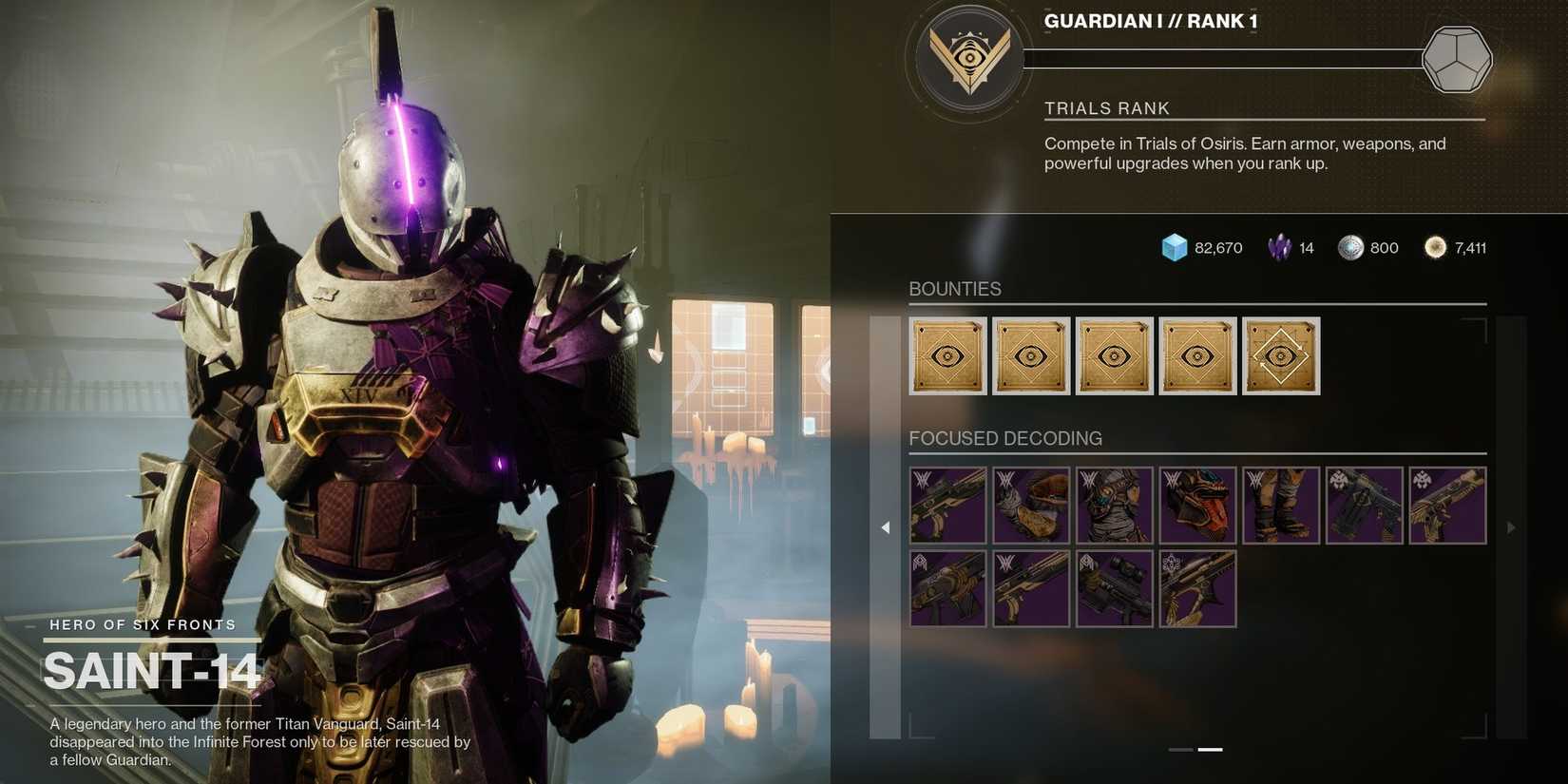Choose the Trials gauntlets in Focused Decoding
1568x784 pixels.
pyautogui.click(x=1031, y=506)
